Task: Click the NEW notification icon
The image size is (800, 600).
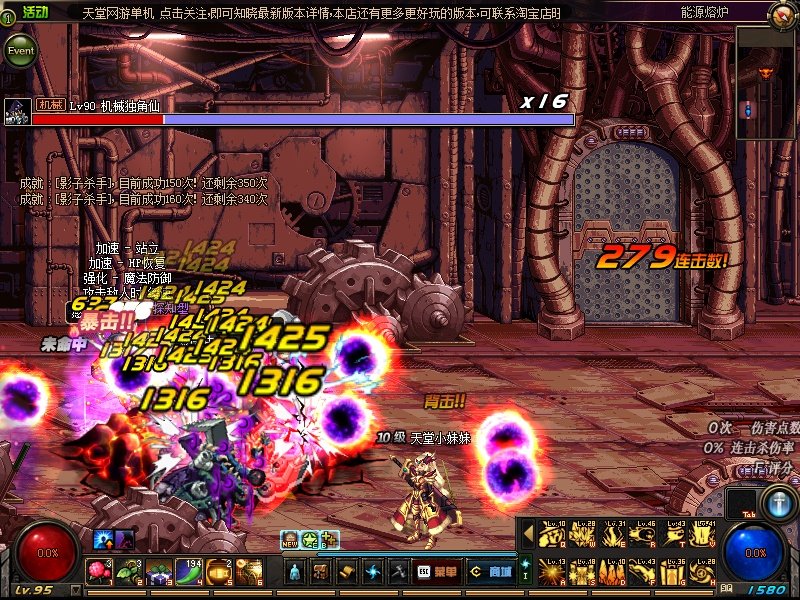Action: 290,540
